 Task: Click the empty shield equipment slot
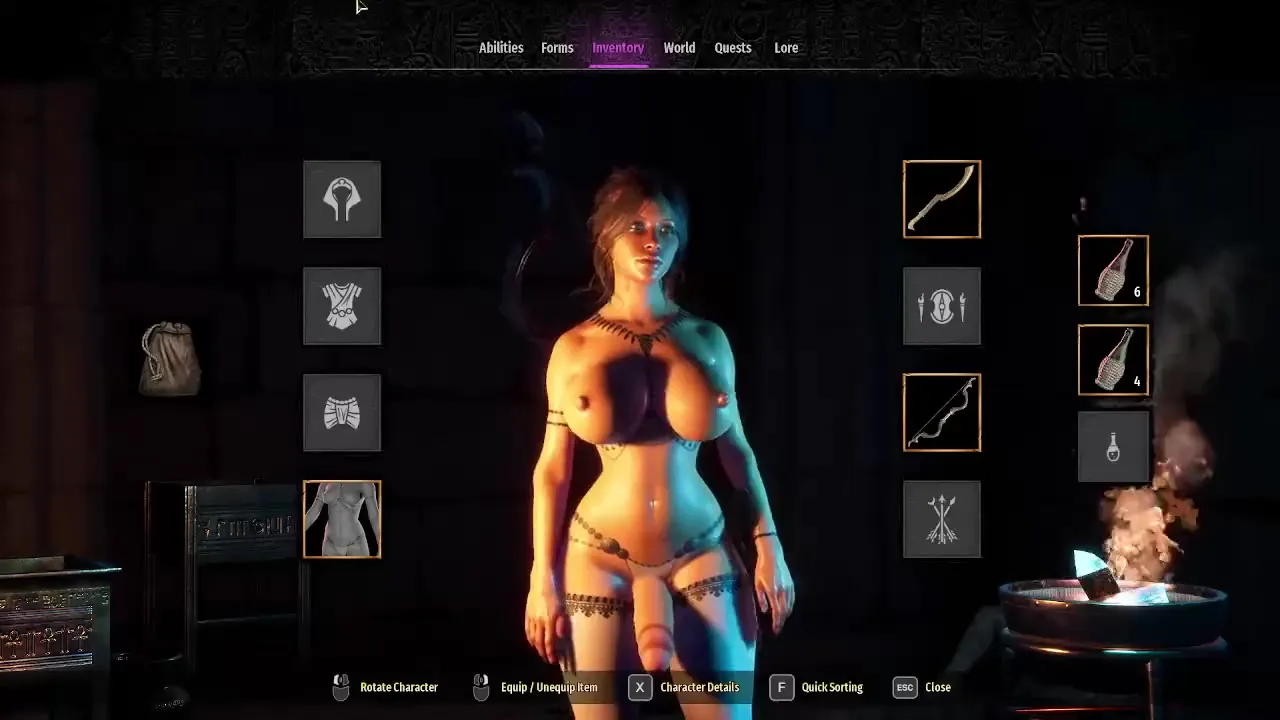942,306
